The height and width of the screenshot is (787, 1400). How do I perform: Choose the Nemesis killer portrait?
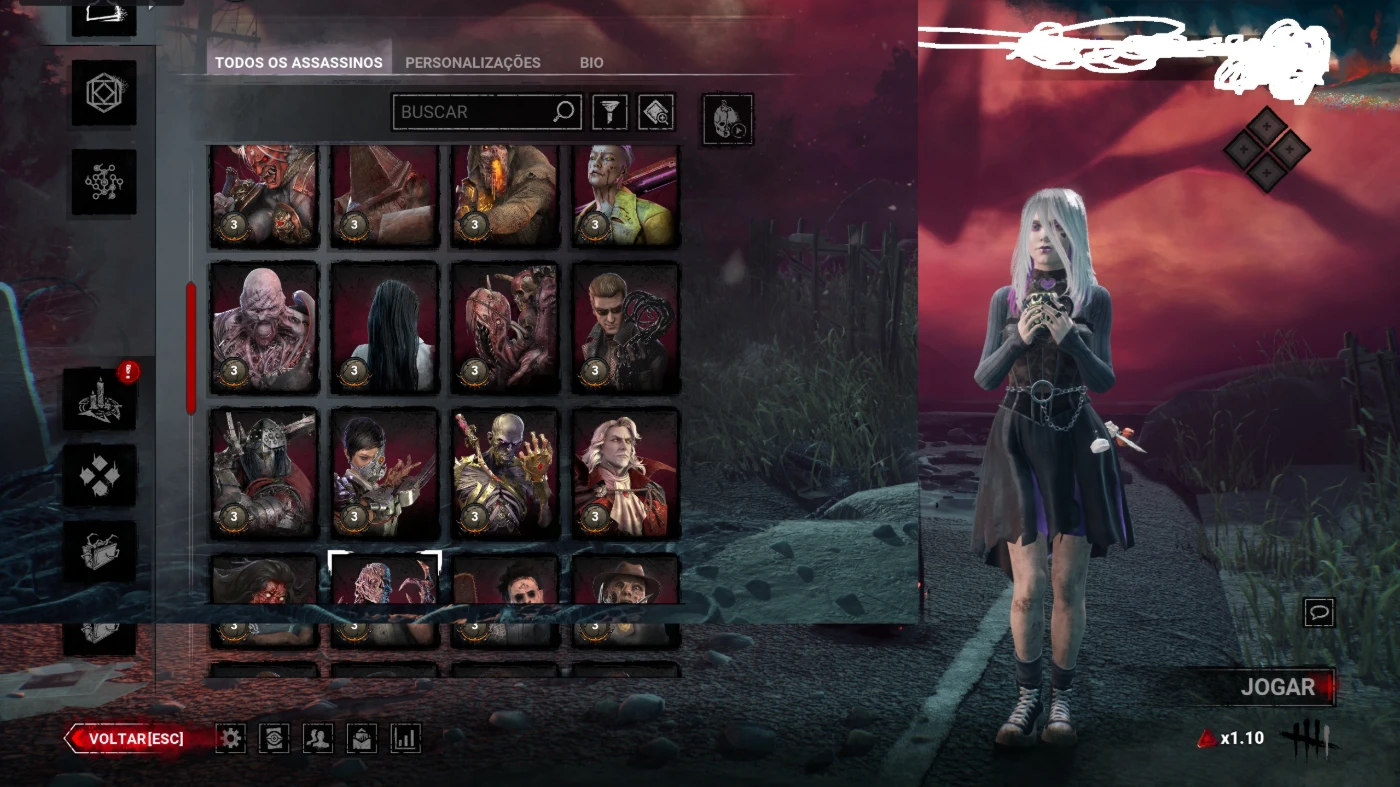point(264,327)
